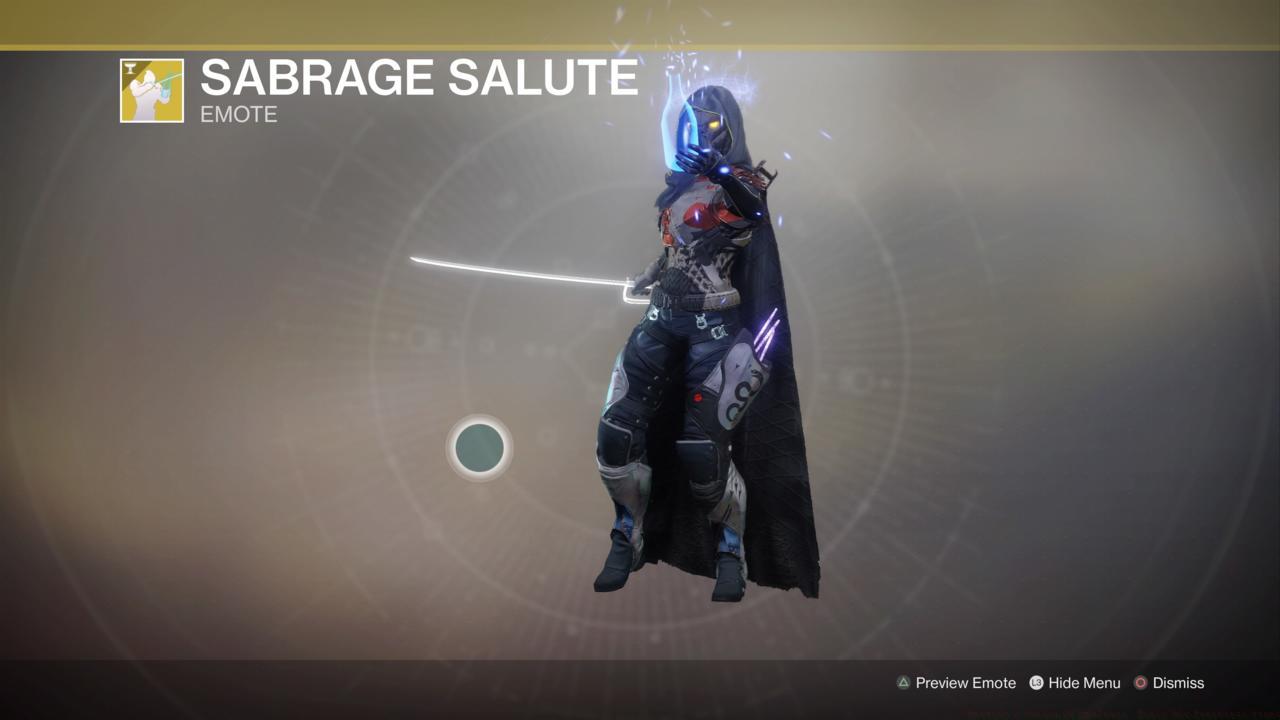Click the green triangle button icon beside Preview Emote

pos(903,683)
